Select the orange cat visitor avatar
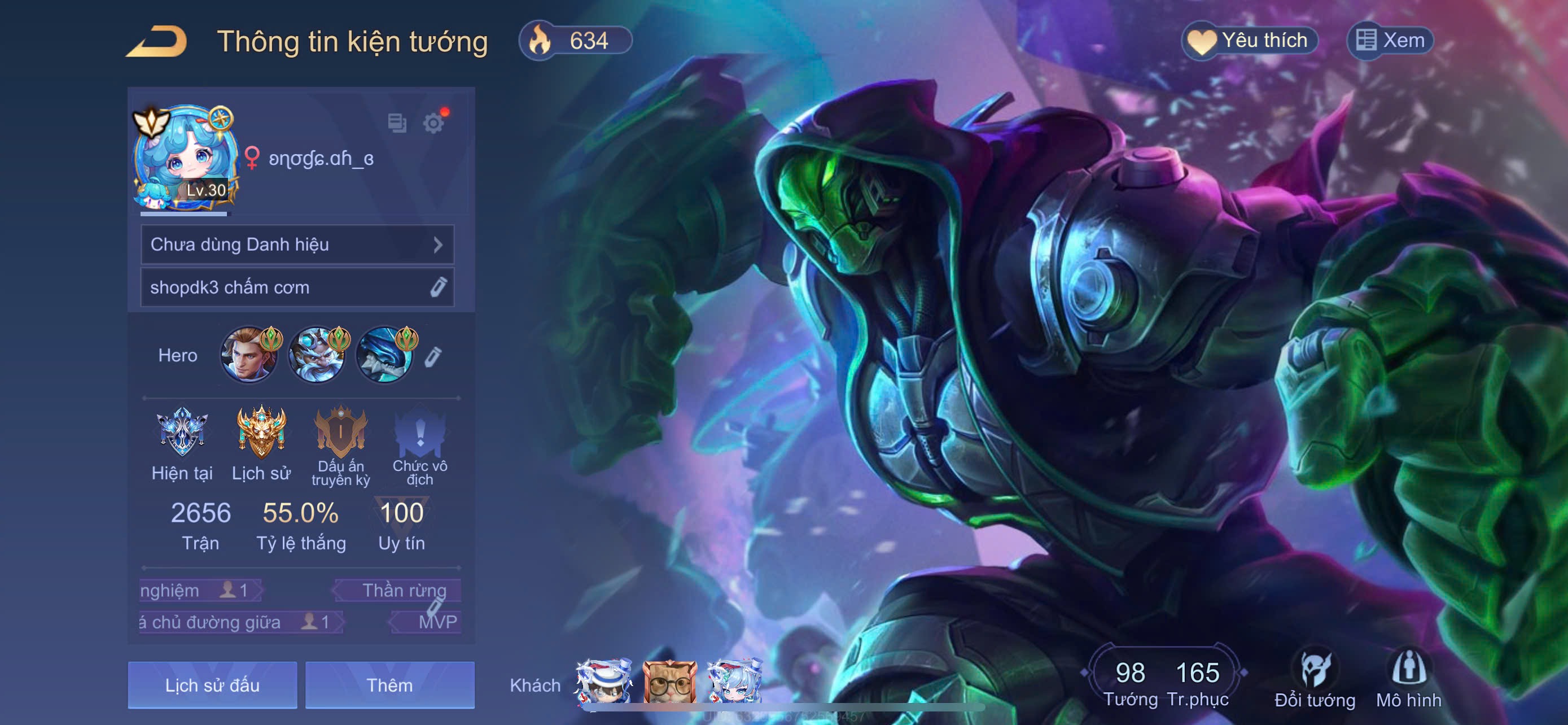Screen dimensions: 1568x725 (x=669, y=684)
